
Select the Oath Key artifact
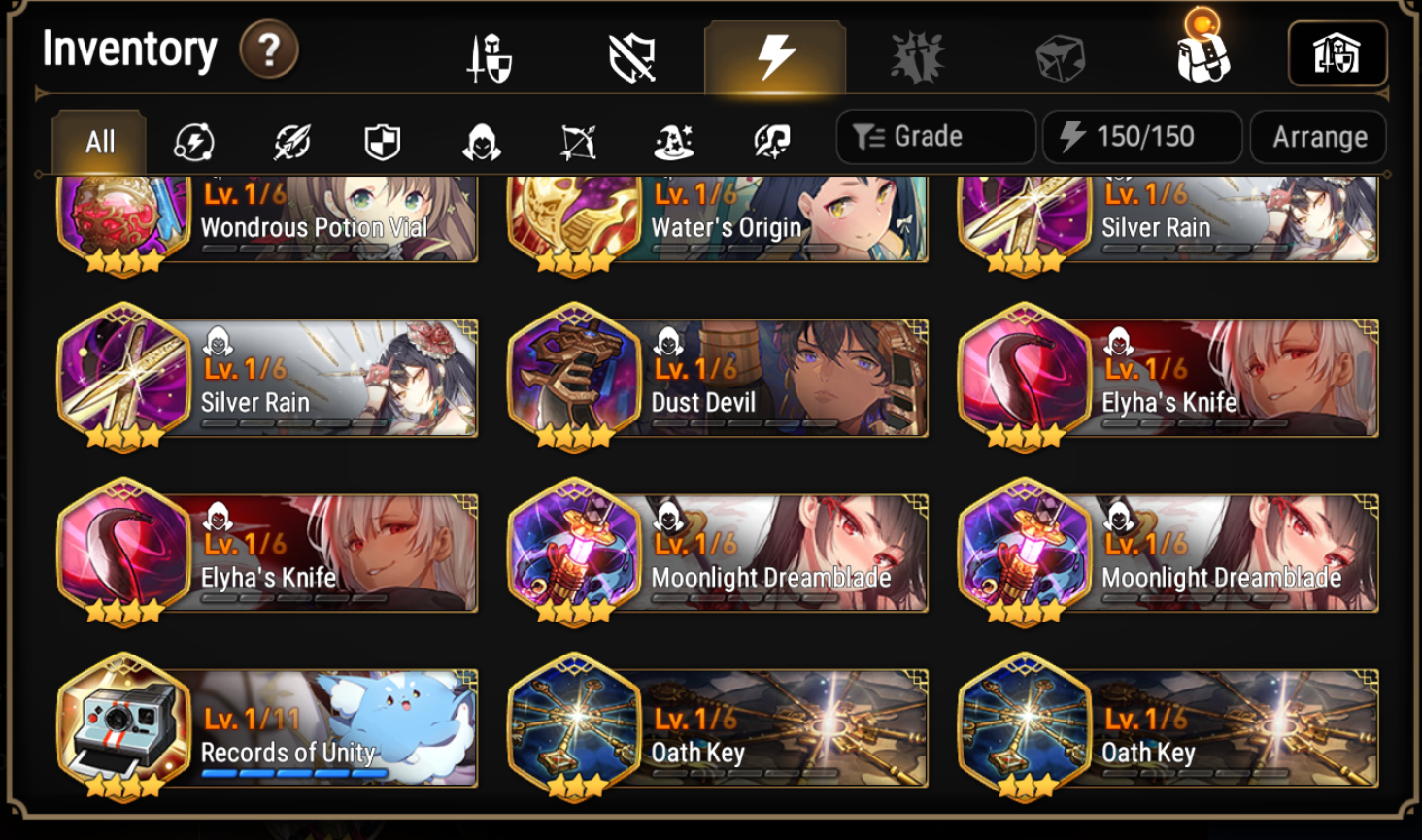(718, 728)
